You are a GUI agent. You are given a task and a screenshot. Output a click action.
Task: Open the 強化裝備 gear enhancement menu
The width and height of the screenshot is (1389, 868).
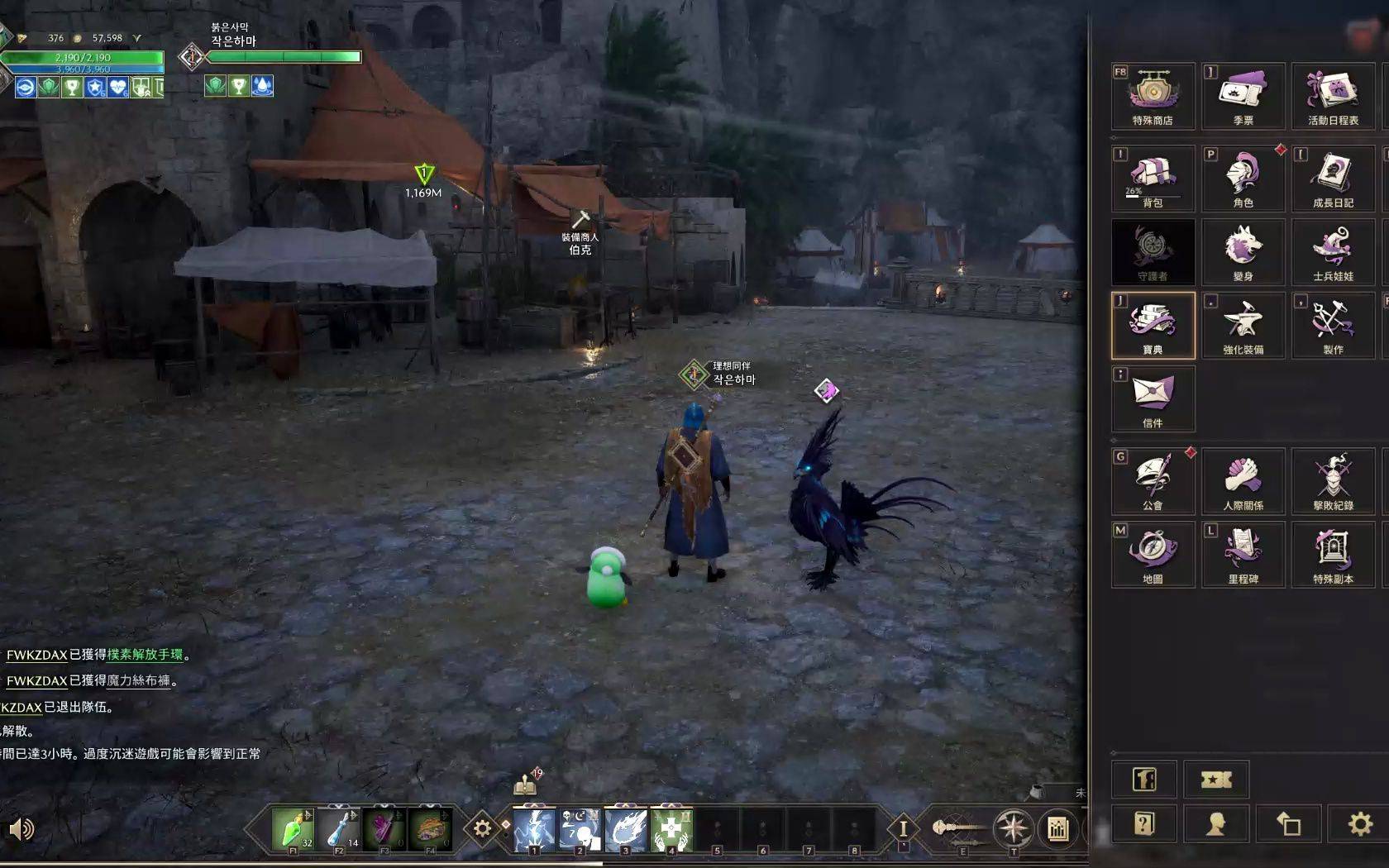[x=1243, y=324]
